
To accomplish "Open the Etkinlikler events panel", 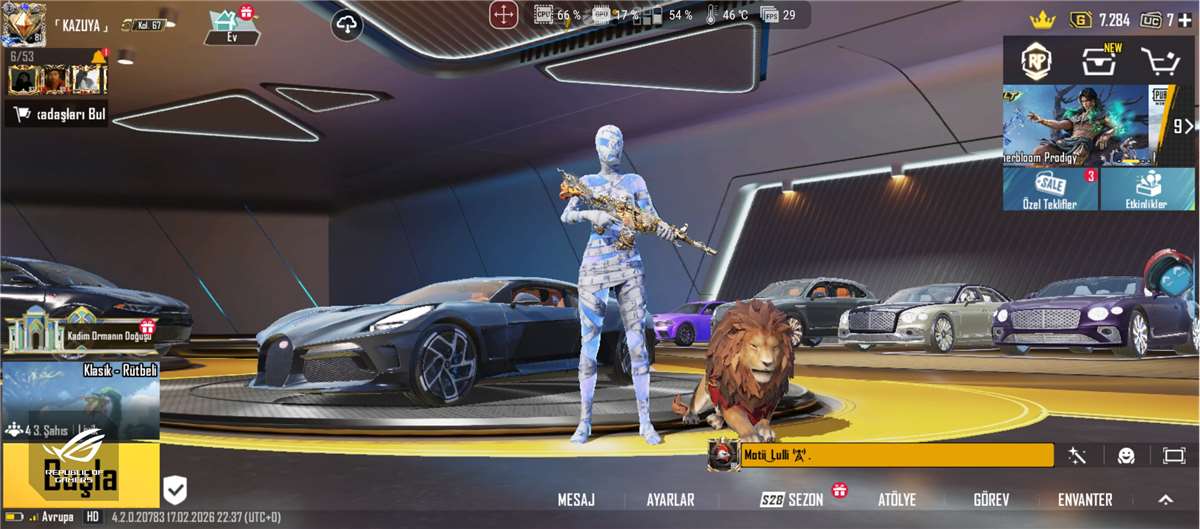I will pyautogui.click(x=1147, y=189).
